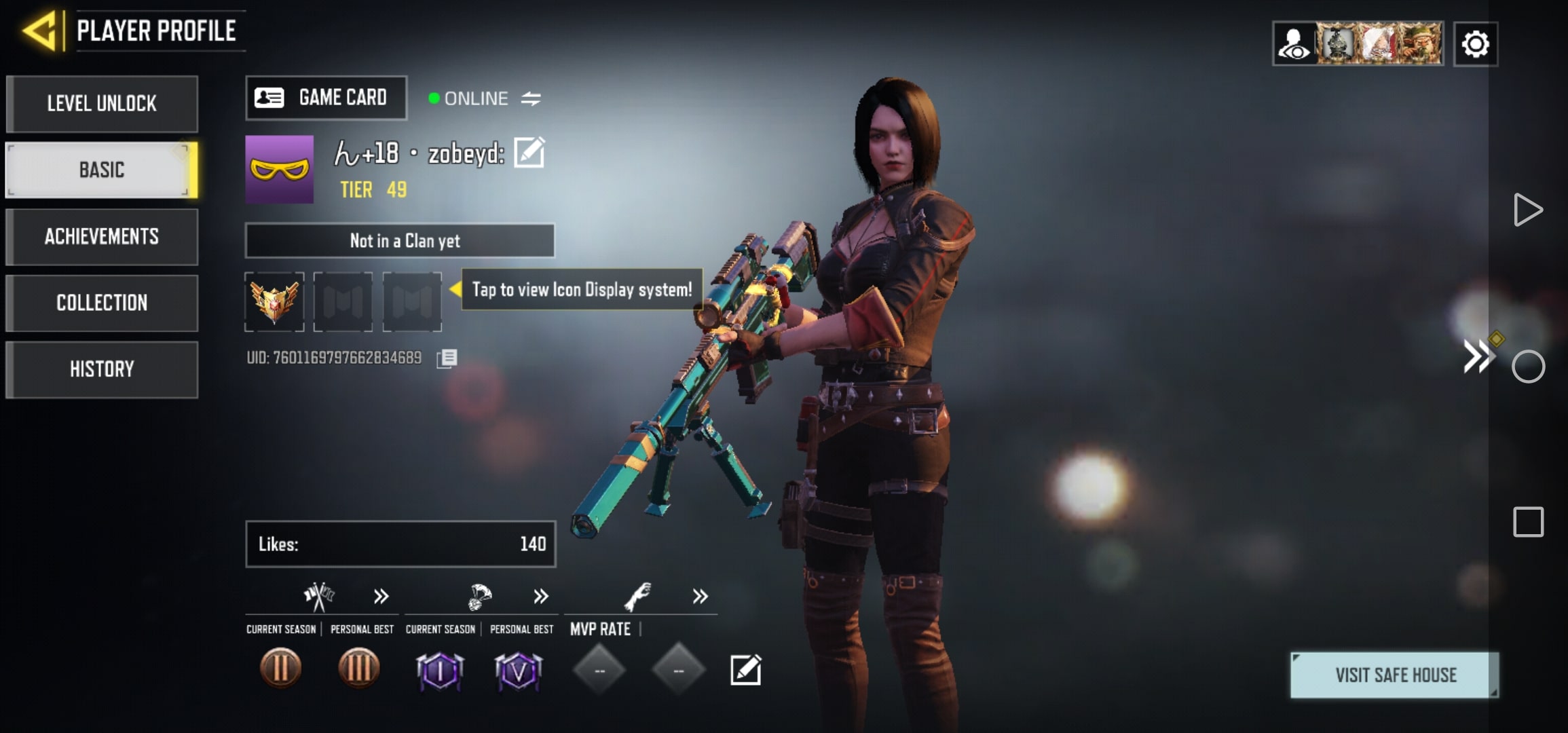The width and height of the screenshot is (1568, 733).
Task: Open the Collection tab
Action: (x=102, y=303)
